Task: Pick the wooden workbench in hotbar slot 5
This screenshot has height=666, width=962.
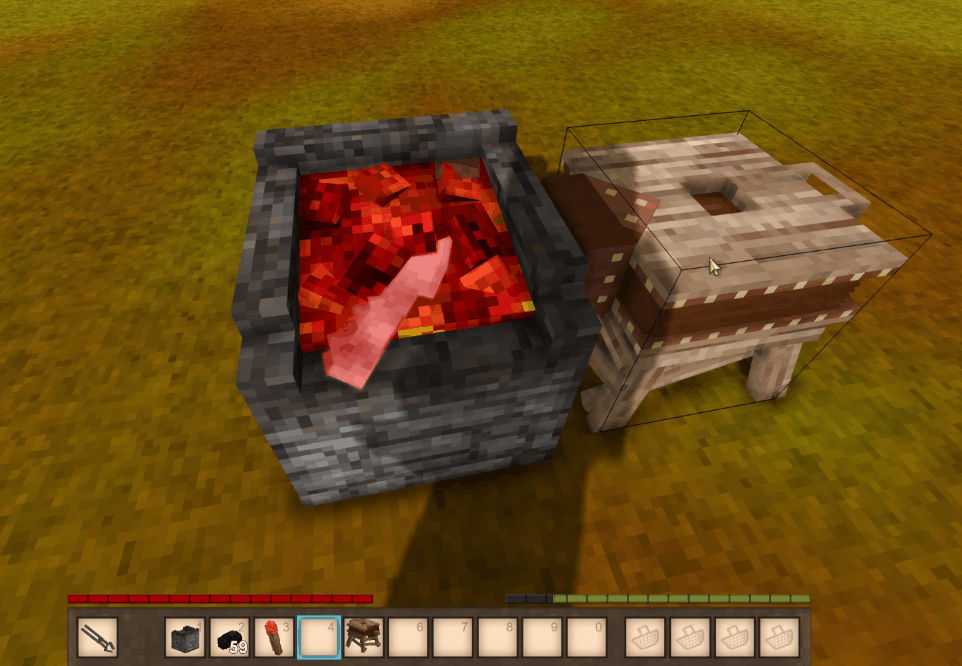Action: (363, 637)
